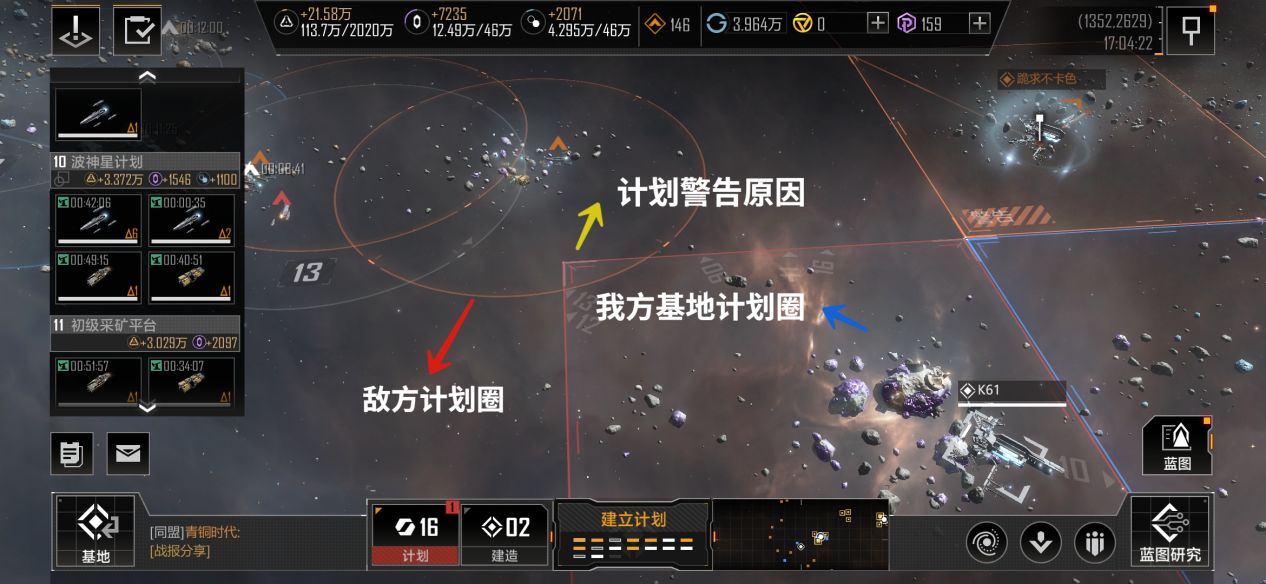Open the map pin marker icon
This screenshot has height=584, width=1266.
coord(1191,29)
